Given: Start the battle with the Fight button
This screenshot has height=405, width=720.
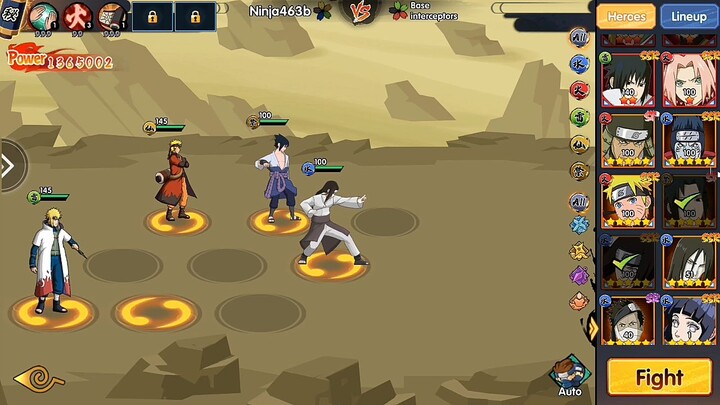Looking at the screenshot, I should click(x=659, y=377).
